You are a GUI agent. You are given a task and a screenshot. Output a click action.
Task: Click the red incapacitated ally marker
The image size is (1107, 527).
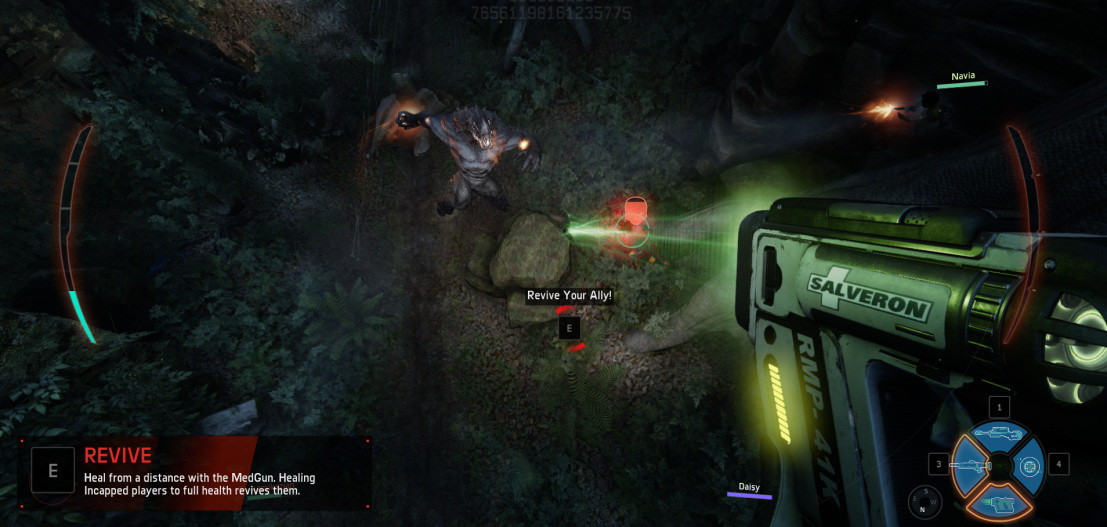(x=632, y=221)
